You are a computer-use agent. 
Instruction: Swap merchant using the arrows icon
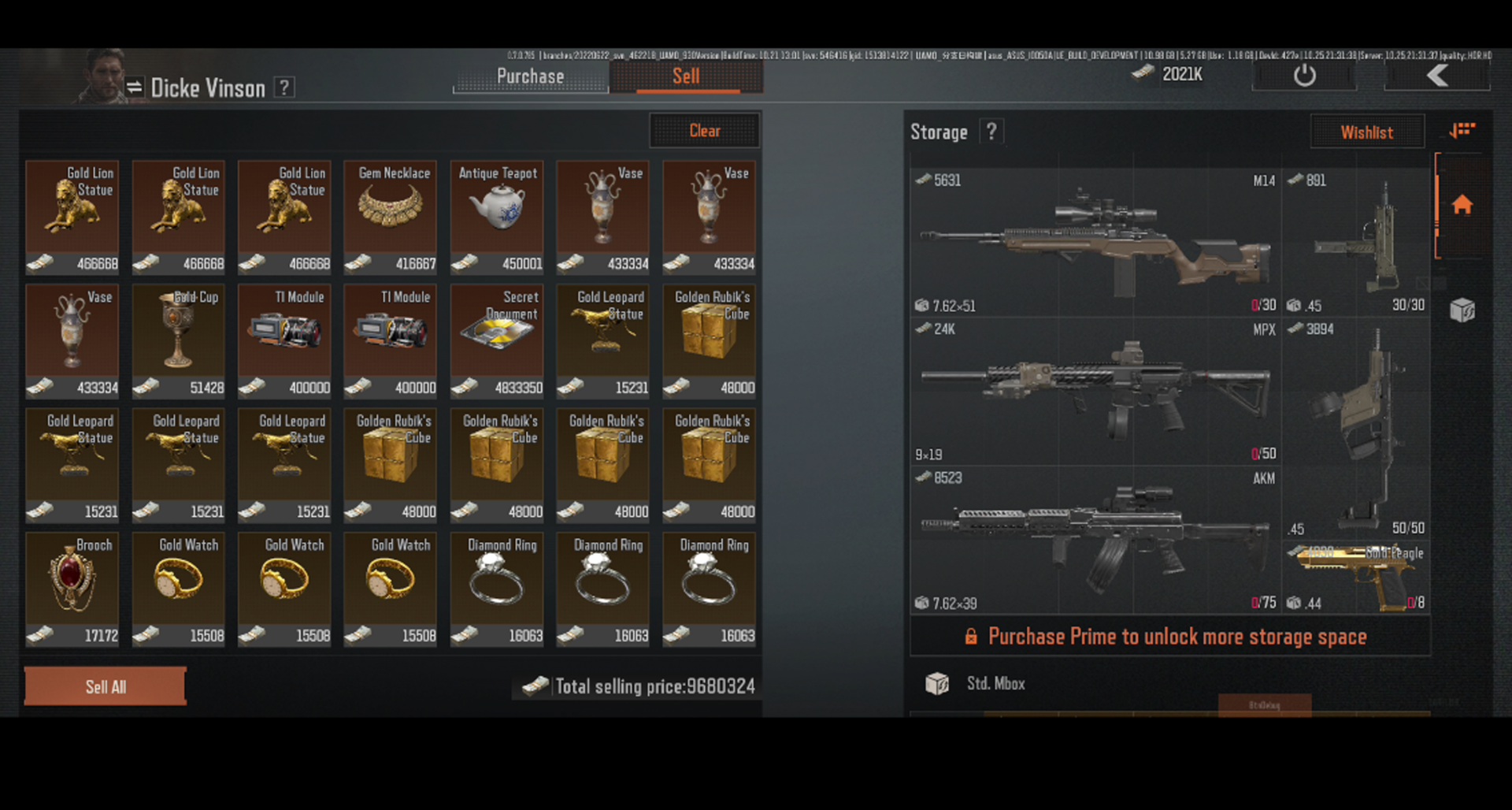(x=135, y=87)
